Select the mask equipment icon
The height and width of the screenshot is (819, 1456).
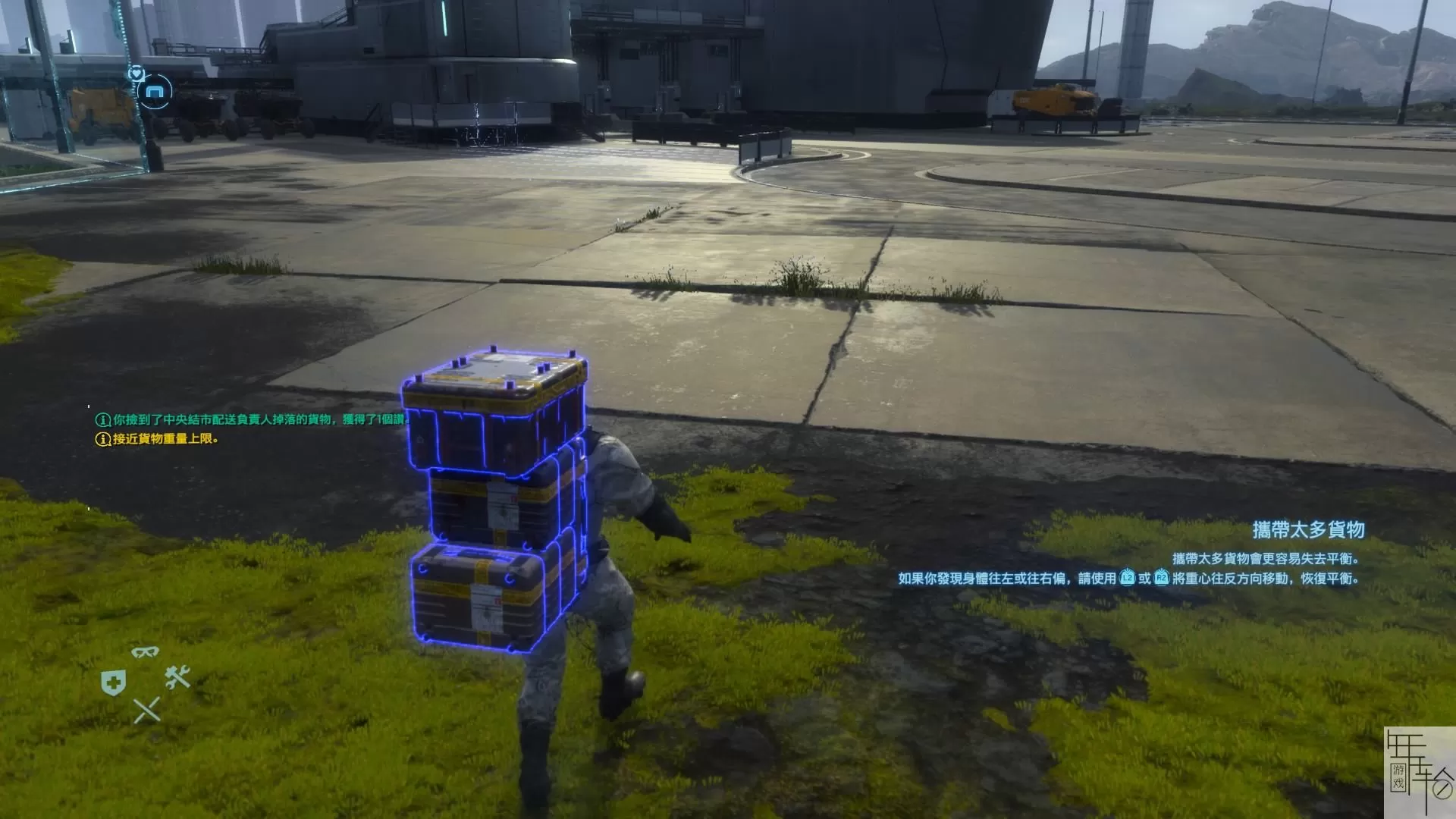tap(145, 652)
